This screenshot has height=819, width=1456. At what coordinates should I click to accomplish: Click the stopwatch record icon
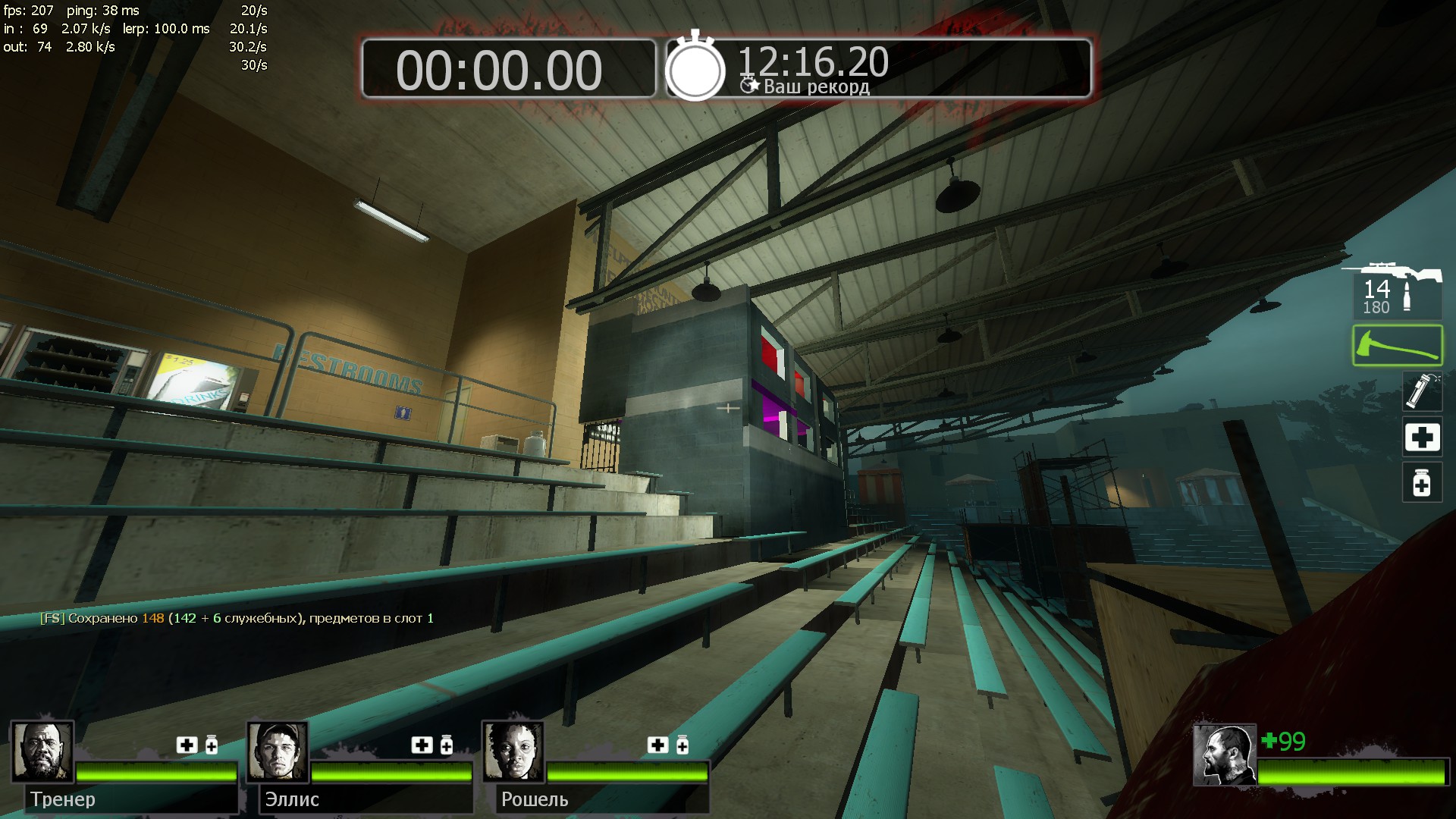[x=695, y=68]
